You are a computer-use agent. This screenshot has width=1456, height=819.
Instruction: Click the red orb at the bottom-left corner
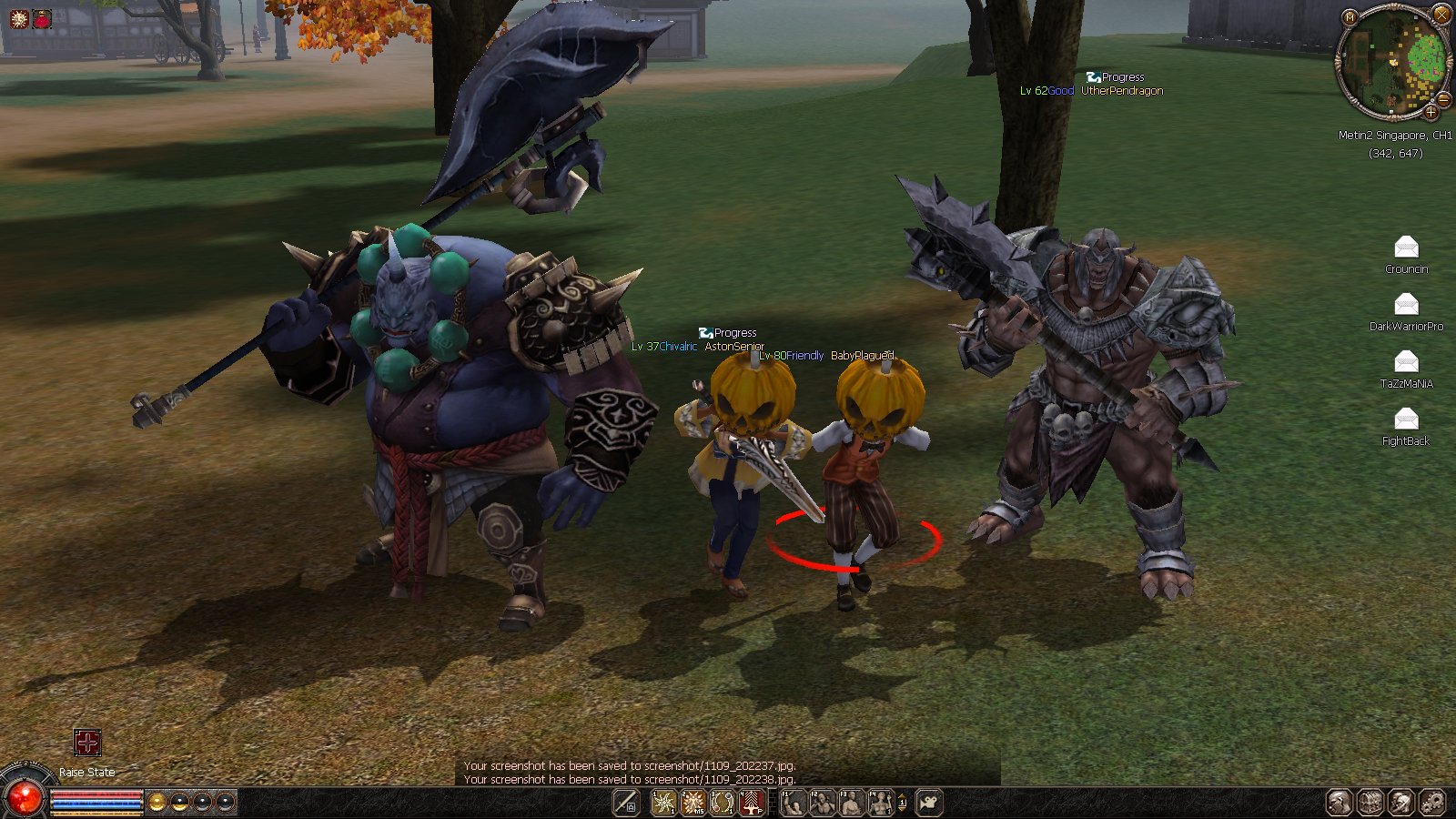click(x=25, y=798)
